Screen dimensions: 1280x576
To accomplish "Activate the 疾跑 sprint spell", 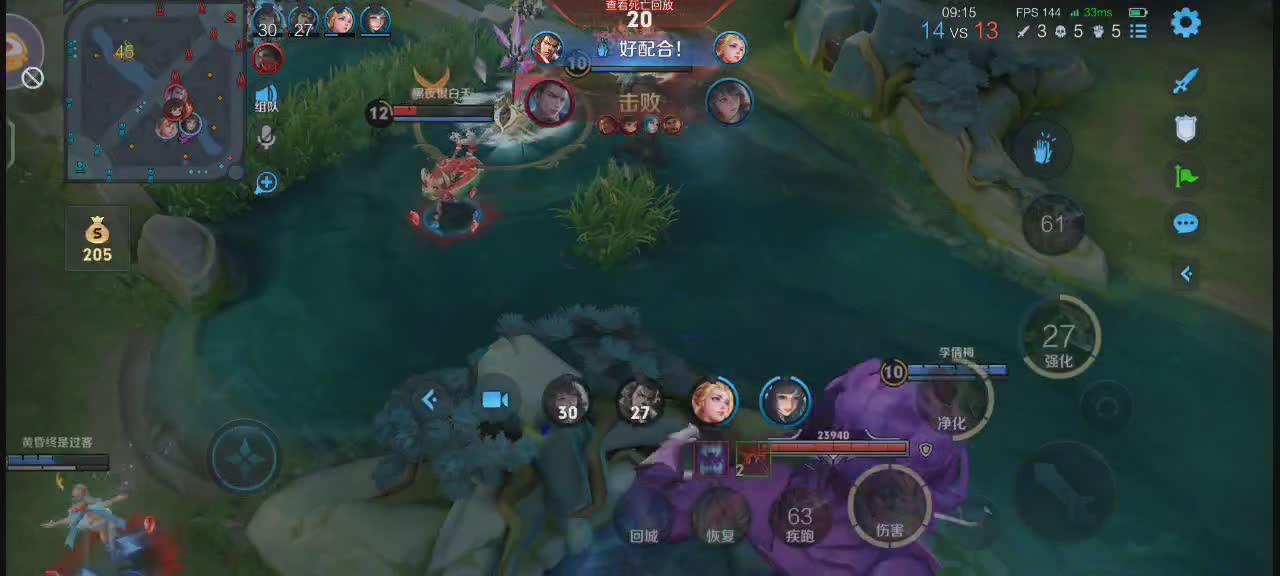I will point(800,521).
